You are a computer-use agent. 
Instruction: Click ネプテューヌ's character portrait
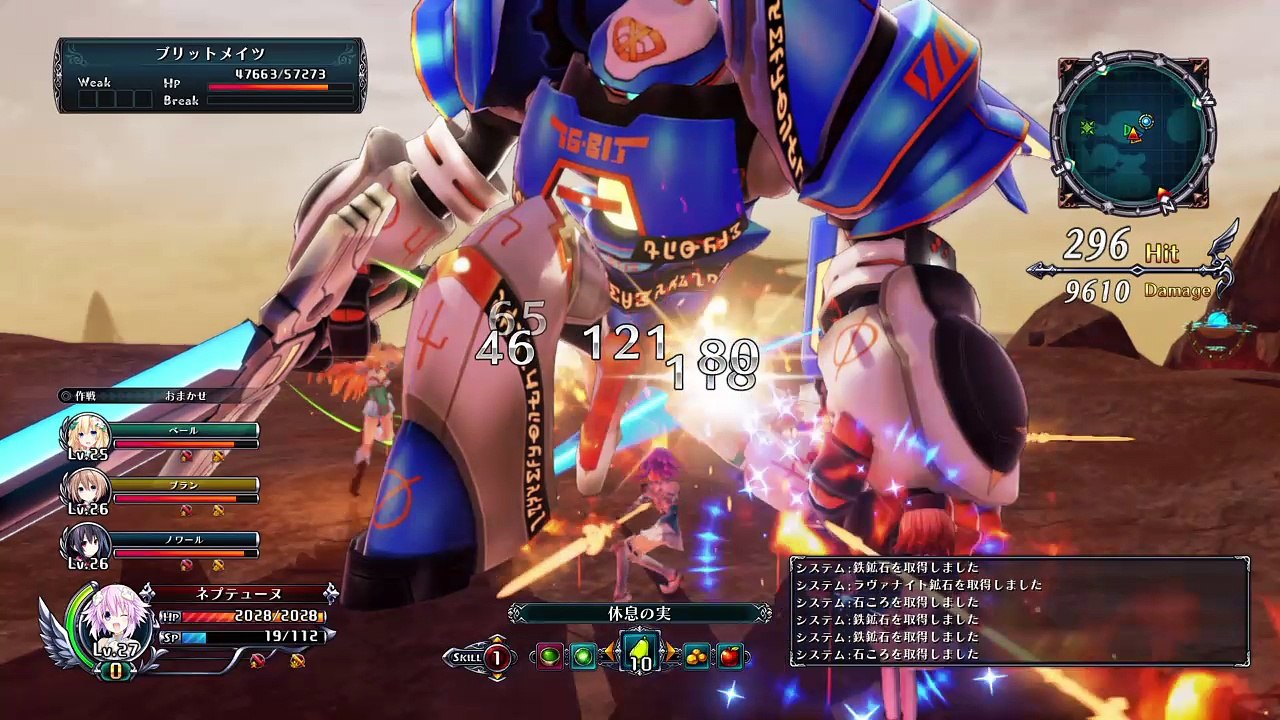pos(114,620)
